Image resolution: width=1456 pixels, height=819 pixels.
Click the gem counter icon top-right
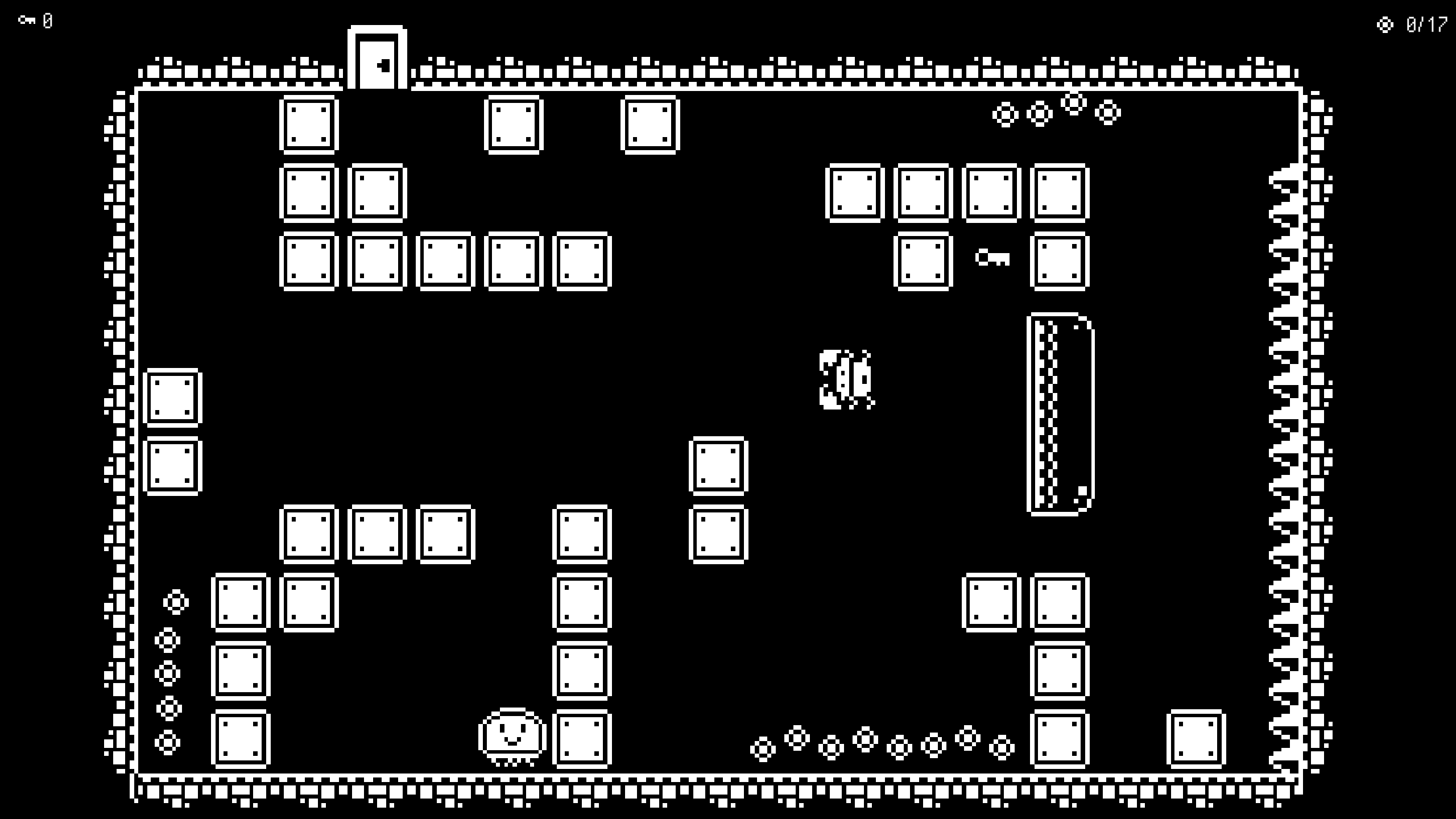point(1384,24)
